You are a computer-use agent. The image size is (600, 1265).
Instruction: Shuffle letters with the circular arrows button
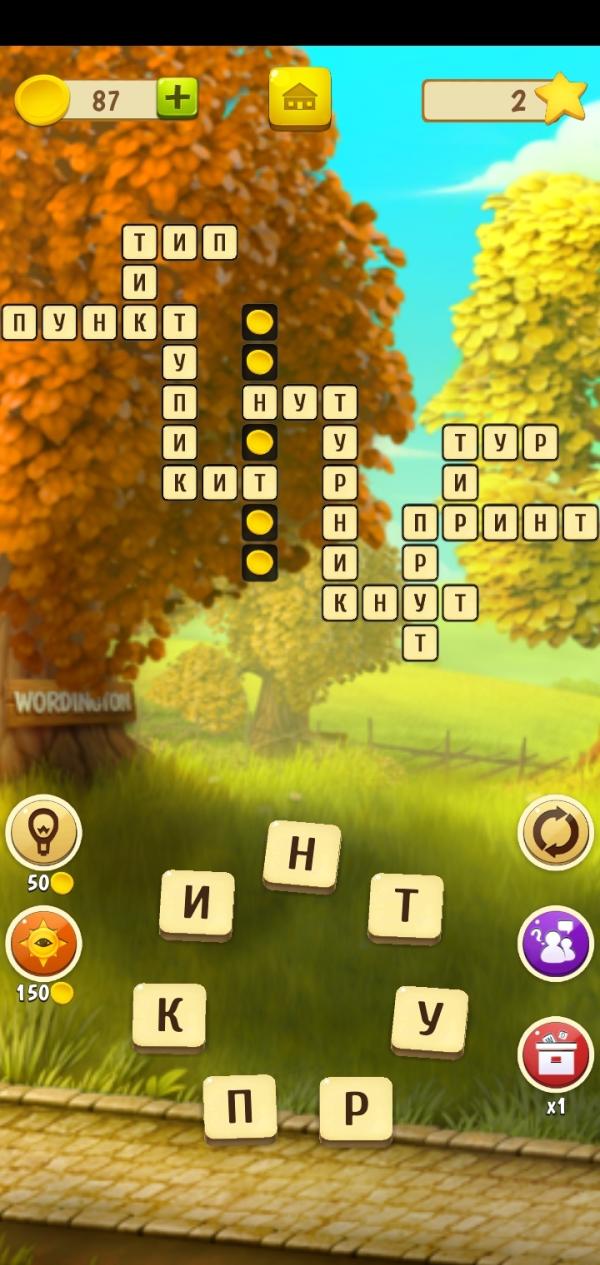555,832
